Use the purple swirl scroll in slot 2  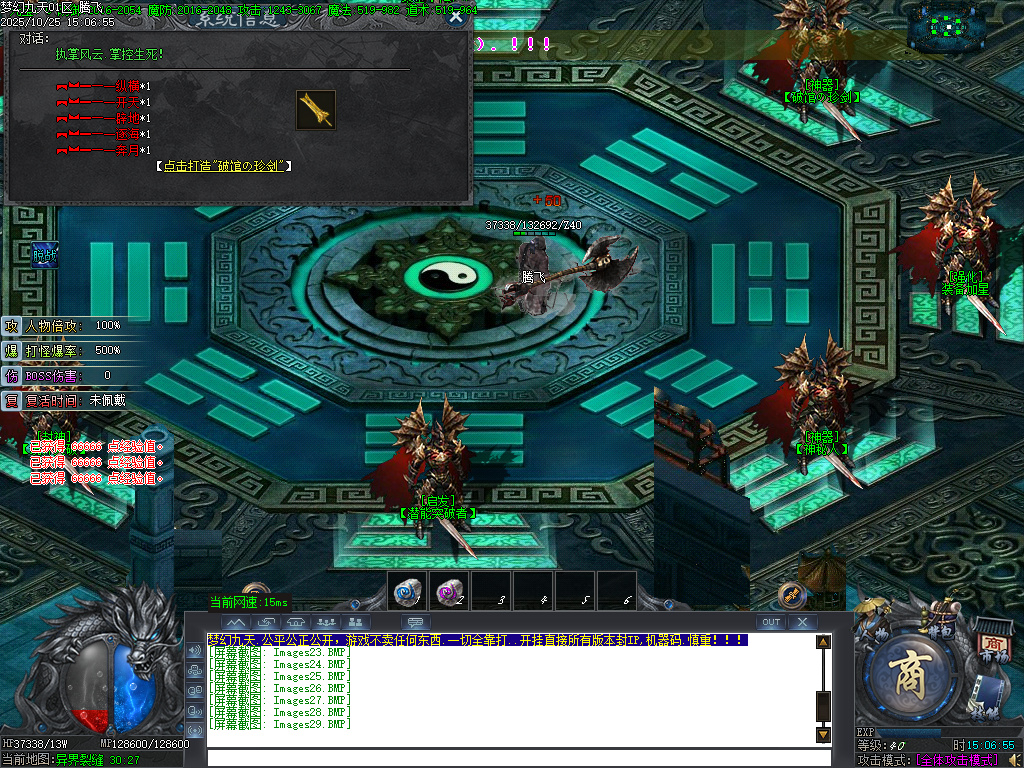tap(449, 592)
